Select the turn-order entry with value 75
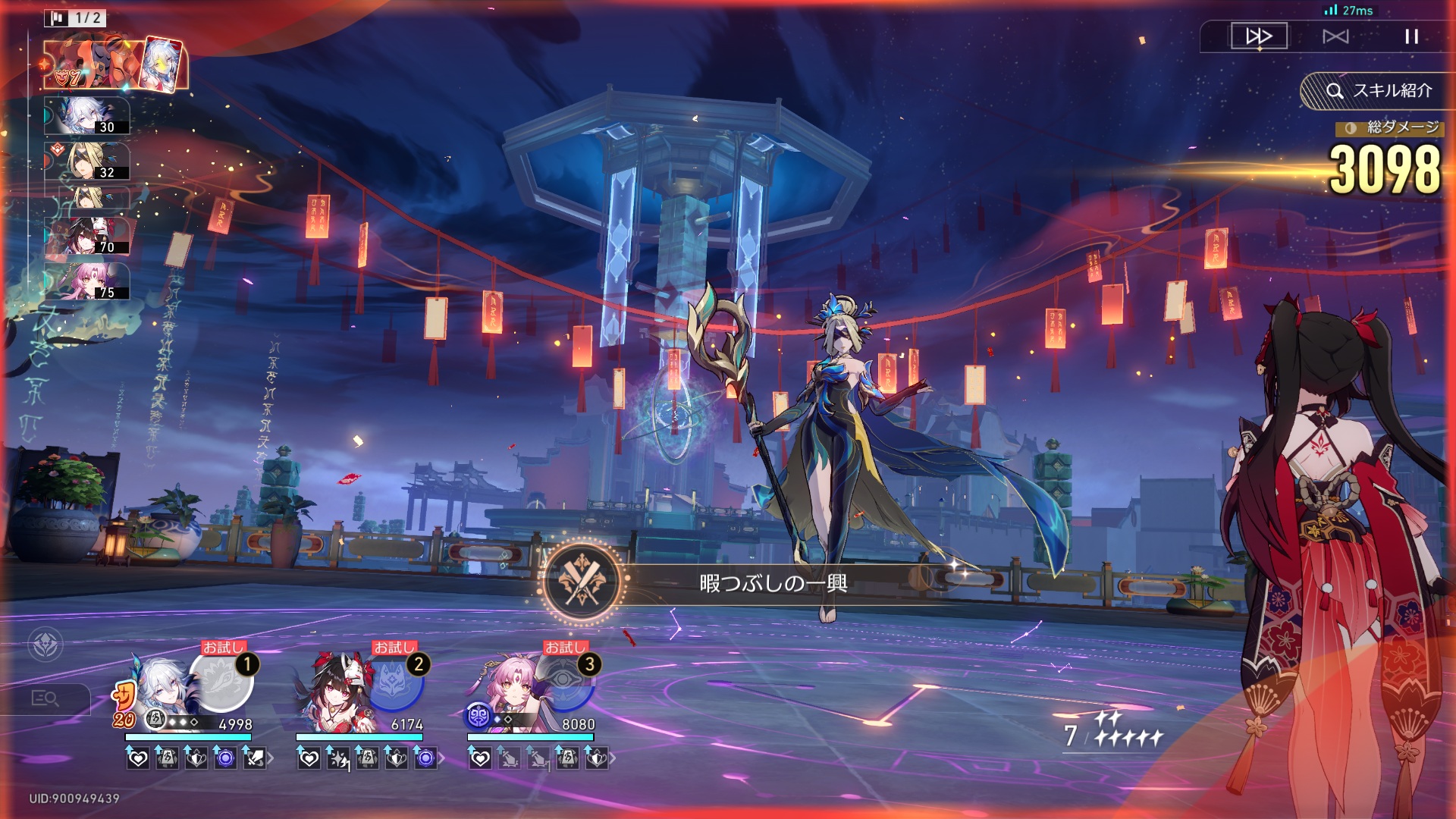1456x819 pixels. pos(87,281)
